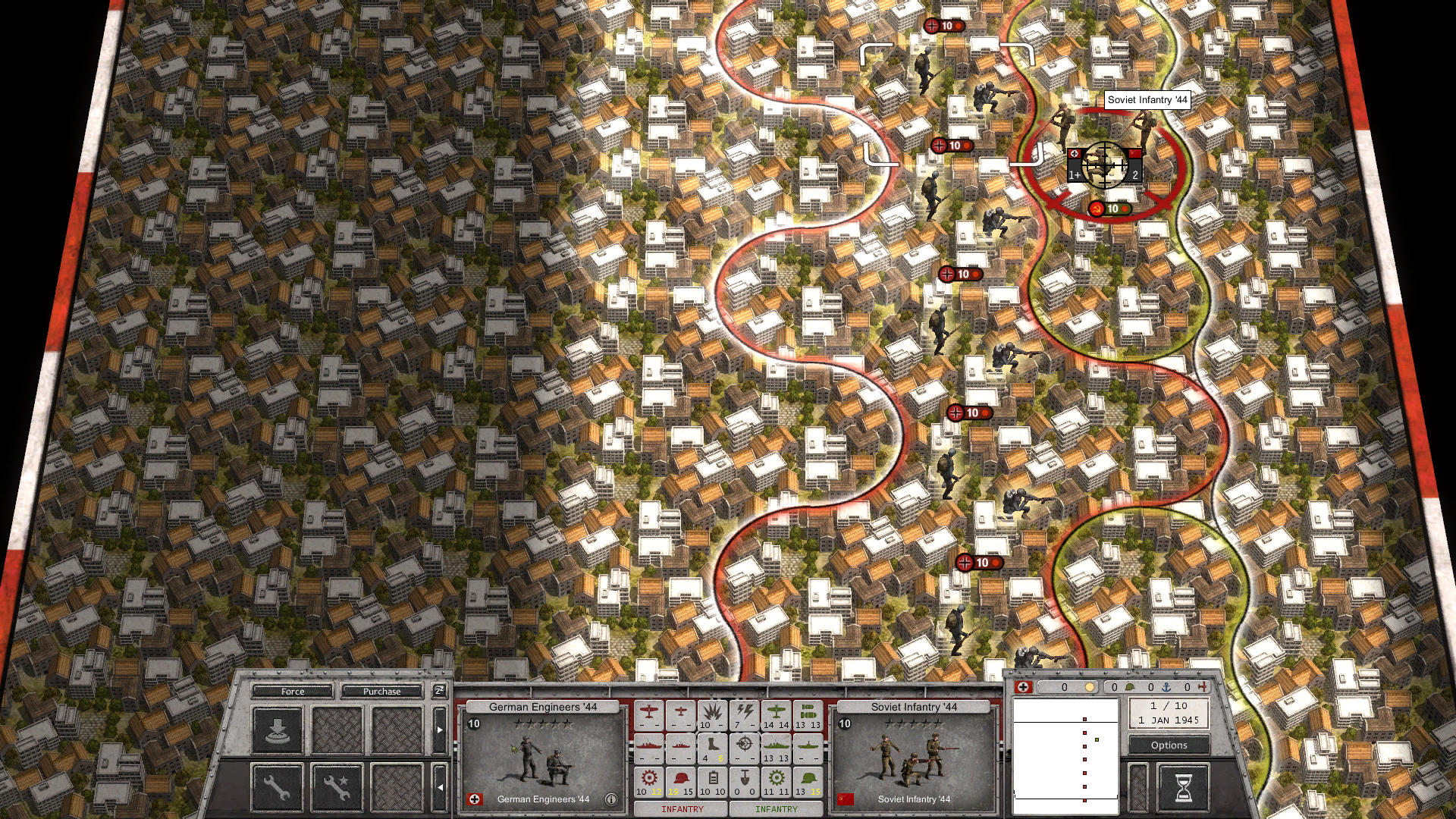Click the targeting crosshair on Soviet Infantry '44
This screenshot has width=1456, height=819.
[x=1105, y=165]
